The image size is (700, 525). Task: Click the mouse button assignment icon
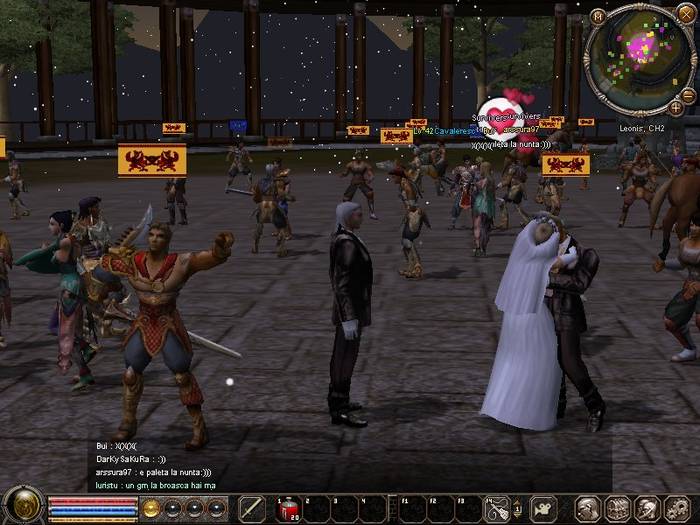click(497, 508)
